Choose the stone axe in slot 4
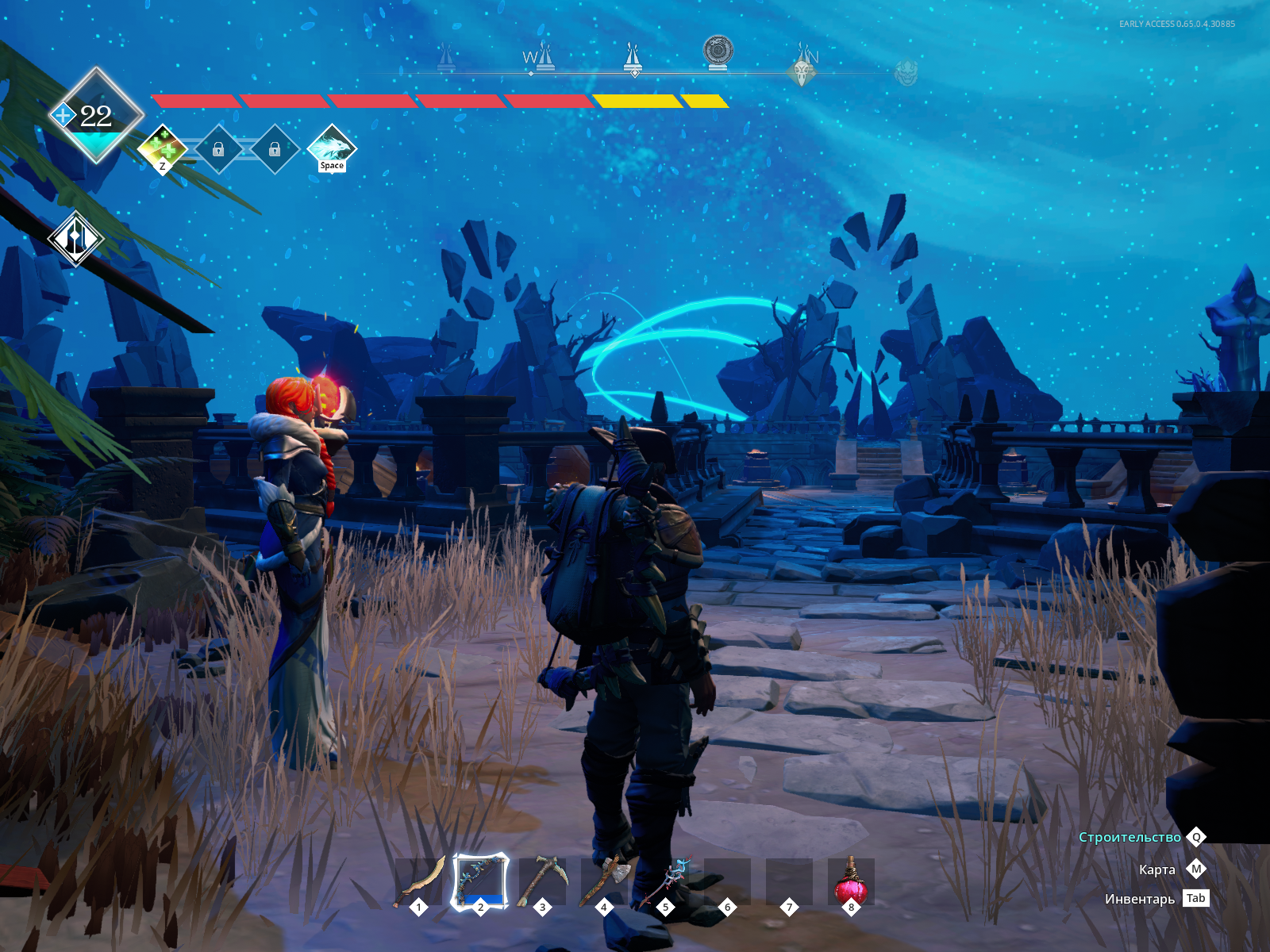This screenshot has width=1270, height=952. (604, 881)
